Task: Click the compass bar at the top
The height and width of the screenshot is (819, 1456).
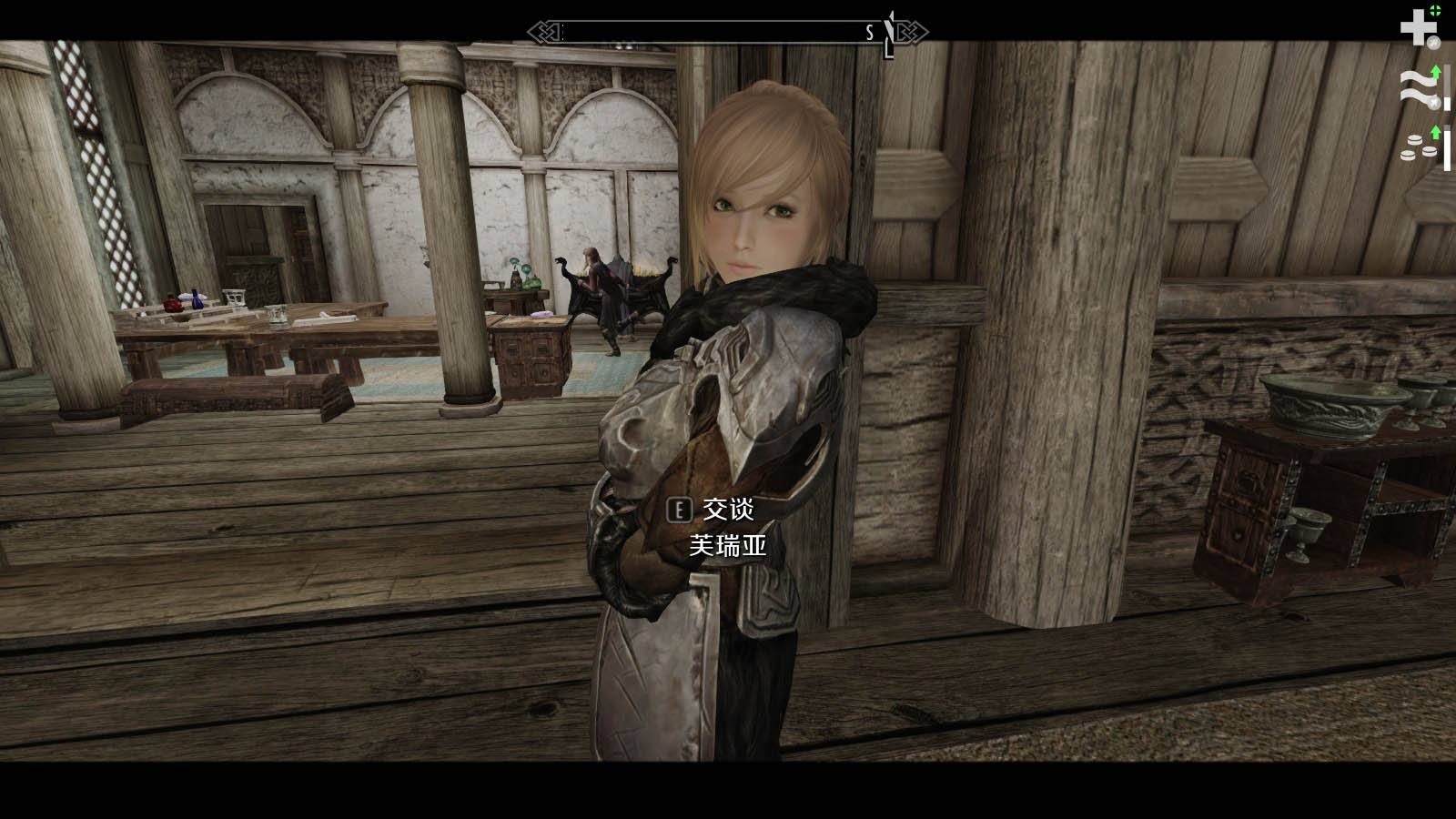Action: pos(727,34)
